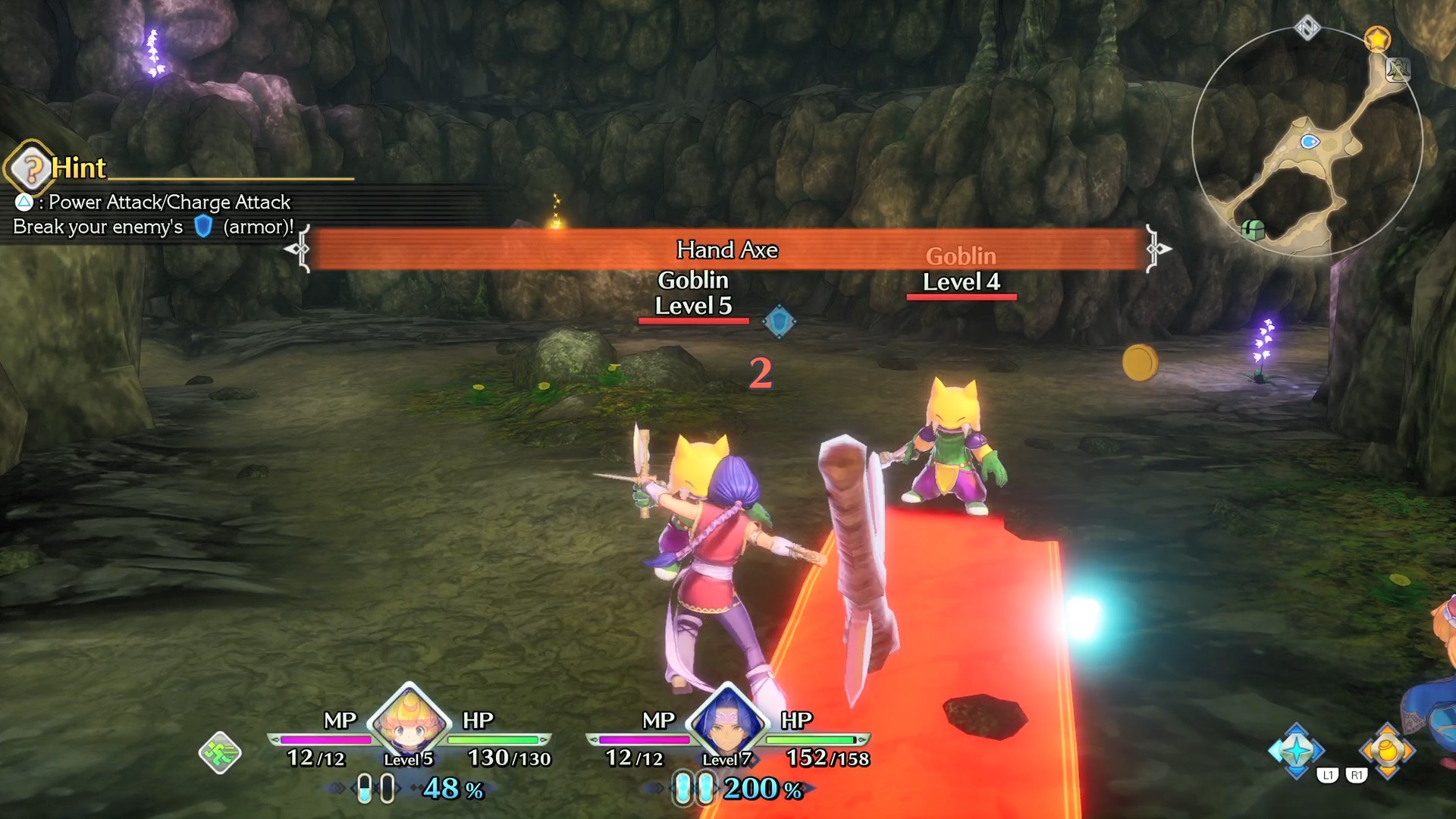1456x819 pixels.
Task: Click the gold star objective marker
Action: [x=1377, y=38]
